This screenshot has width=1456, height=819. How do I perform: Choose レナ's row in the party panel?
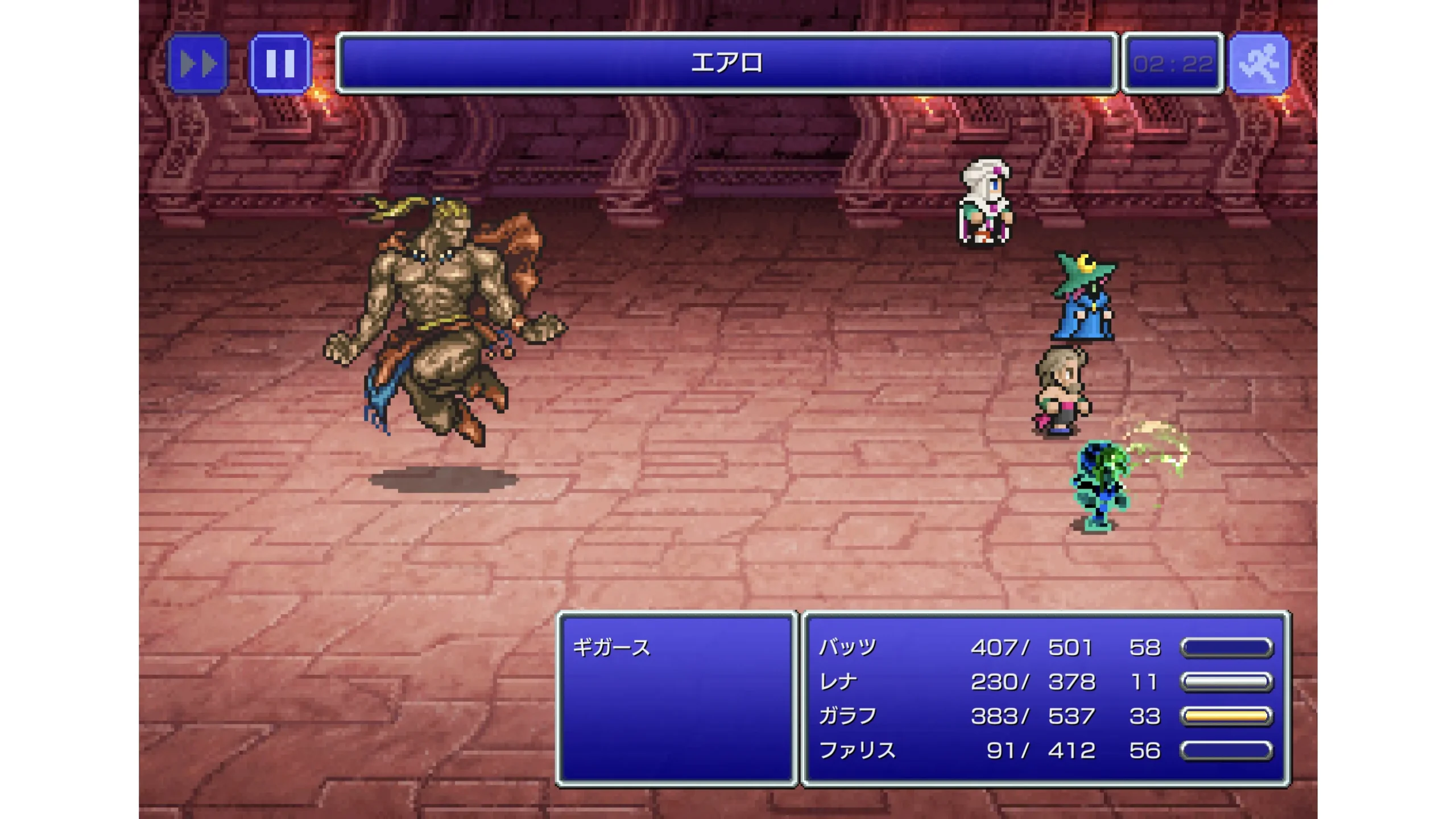838,681
